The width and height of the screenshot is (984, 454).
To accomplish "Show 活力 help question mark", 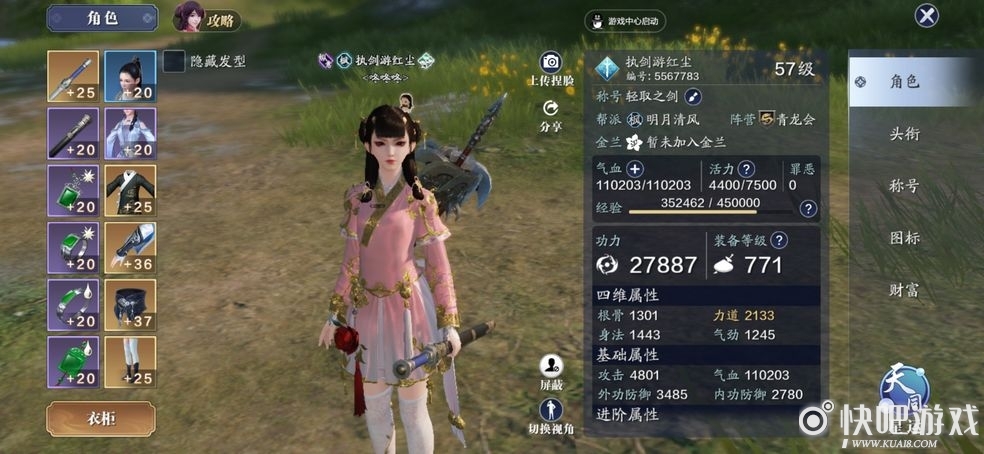I will tap(746, 169).
